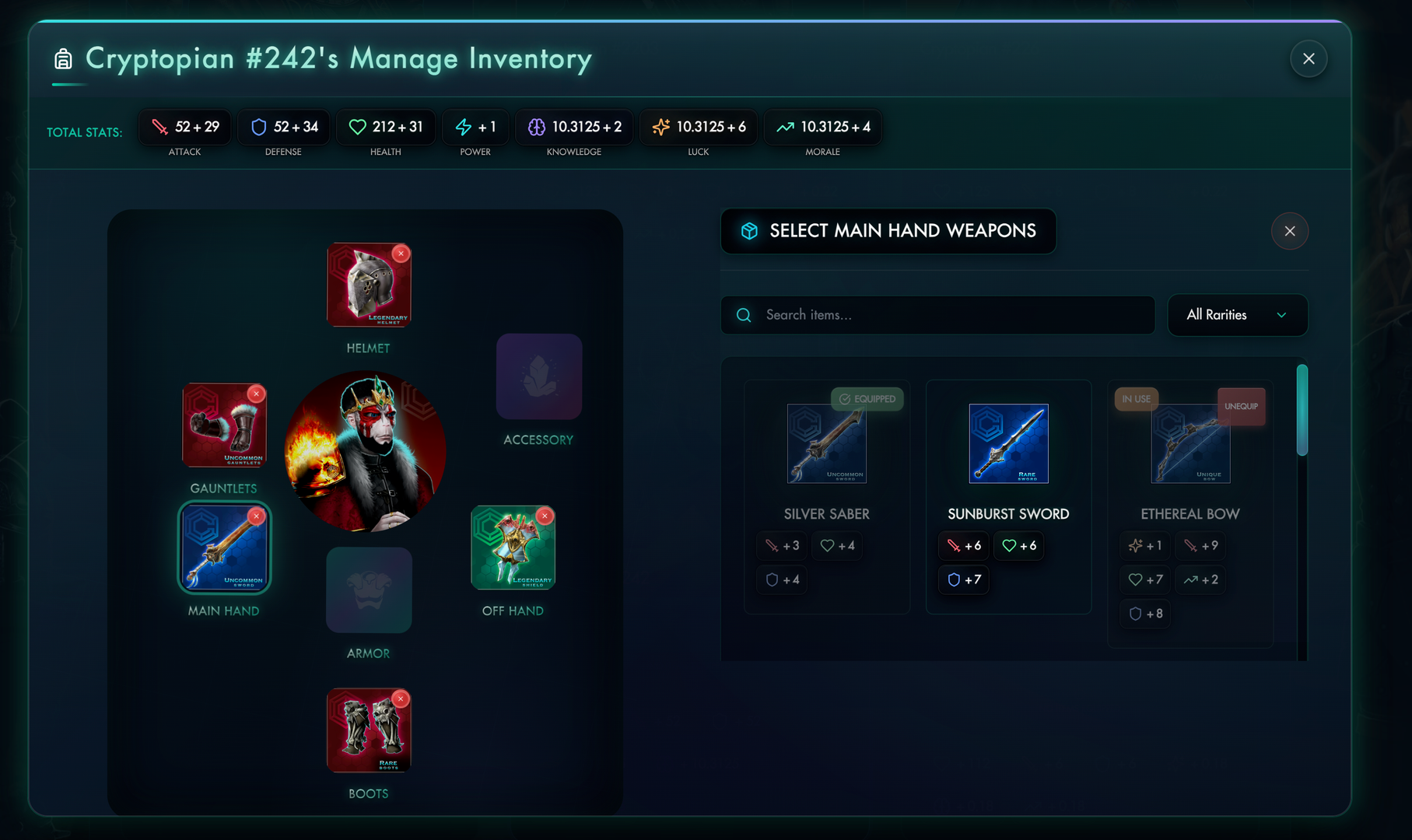Select the rare boots slot
Image resolution: width=1412 pixels, height=840 pixels.
click(x=368, y=731)
